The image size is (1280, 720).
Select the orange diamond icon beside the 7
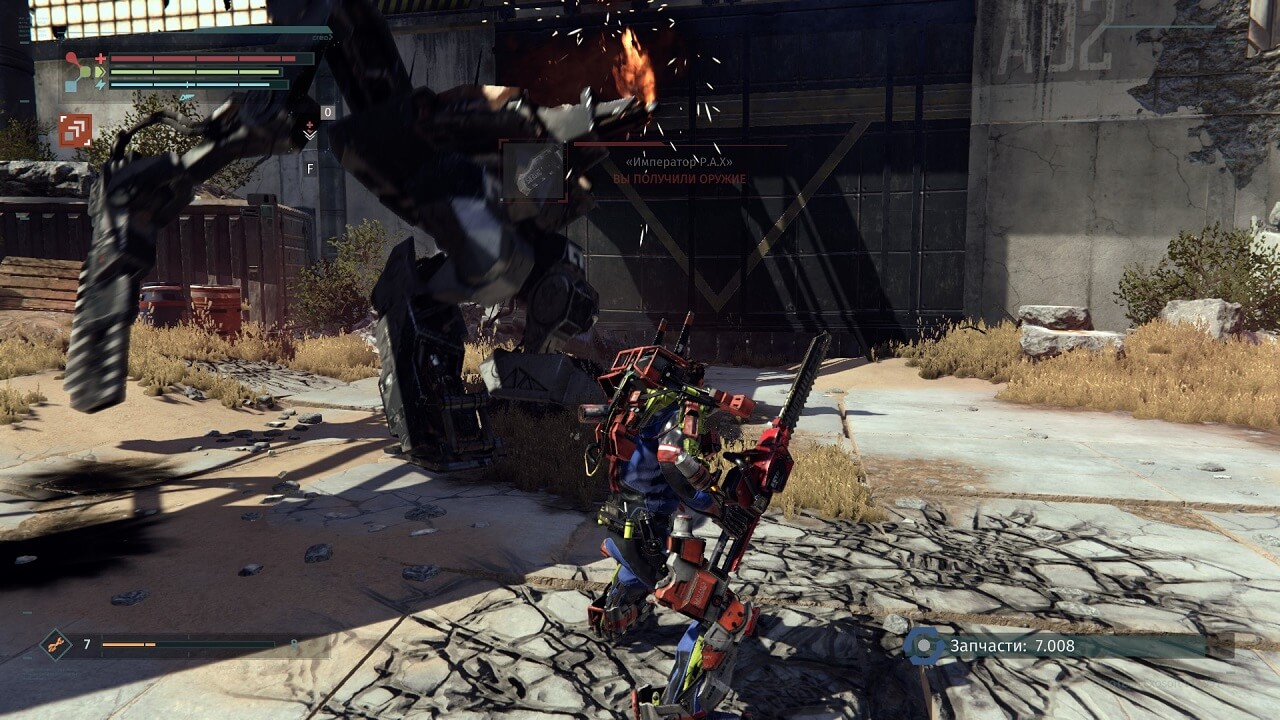point(55,644)
